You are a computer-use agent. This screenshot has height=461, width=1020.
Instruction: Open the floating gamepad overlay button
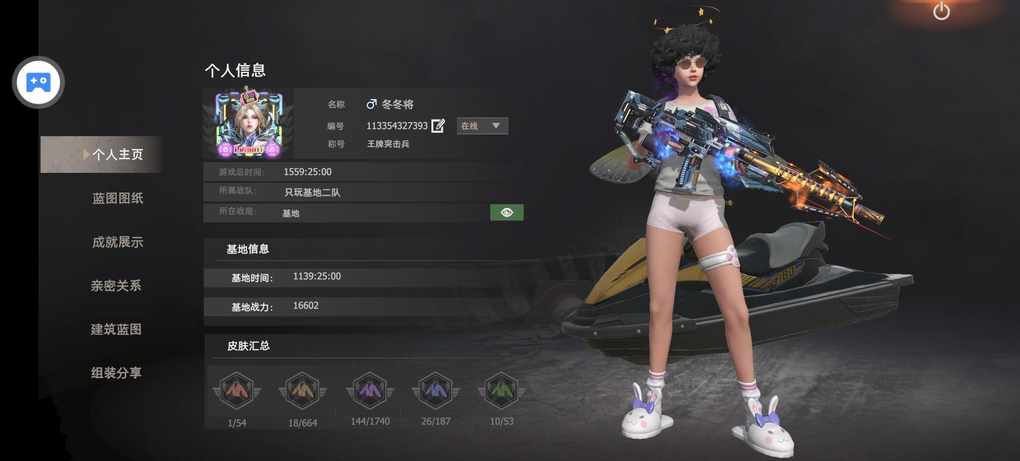coord(38,82)
